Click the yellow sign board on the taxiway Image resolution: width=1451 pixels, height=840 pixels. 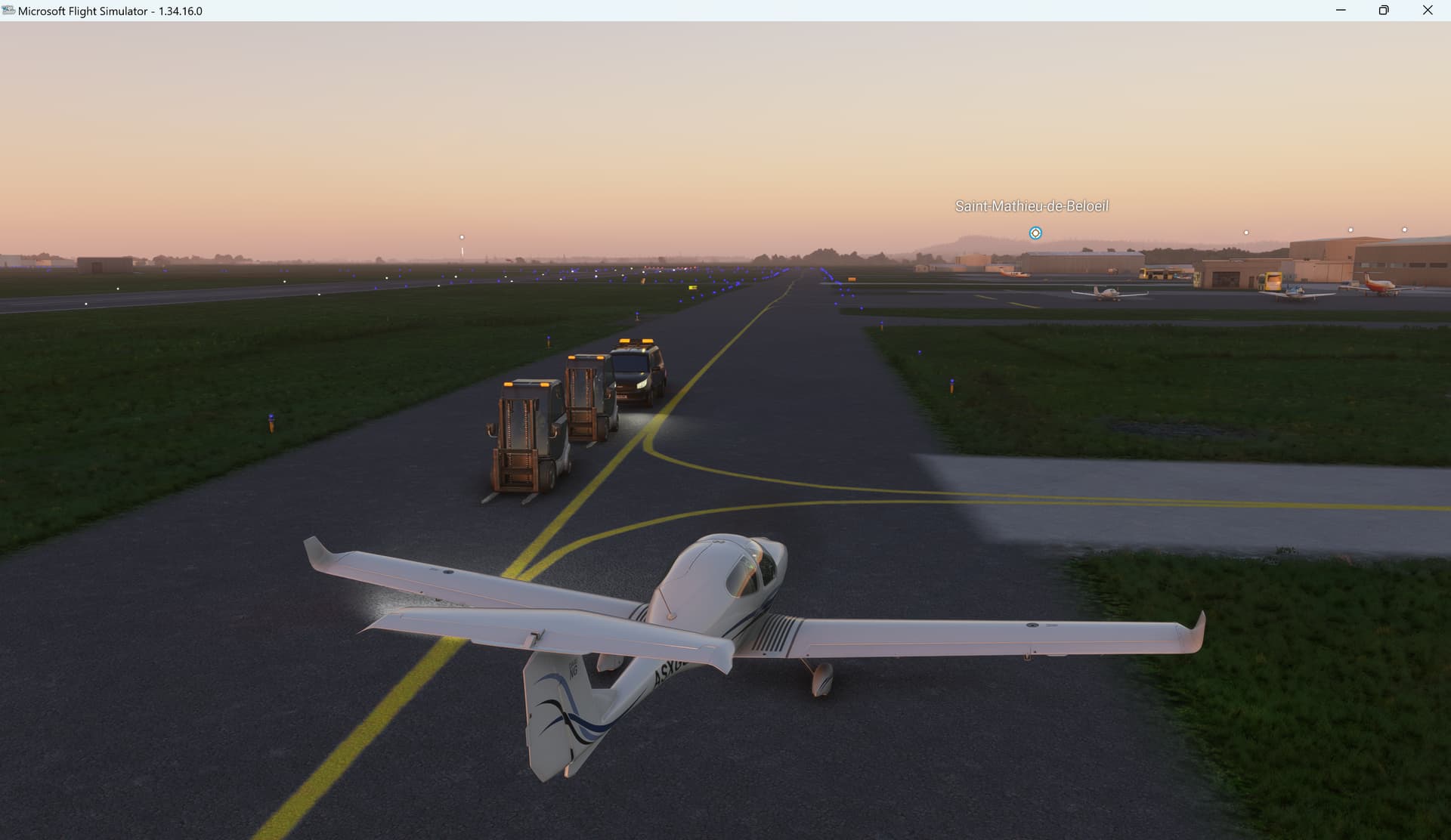point(694,288)
